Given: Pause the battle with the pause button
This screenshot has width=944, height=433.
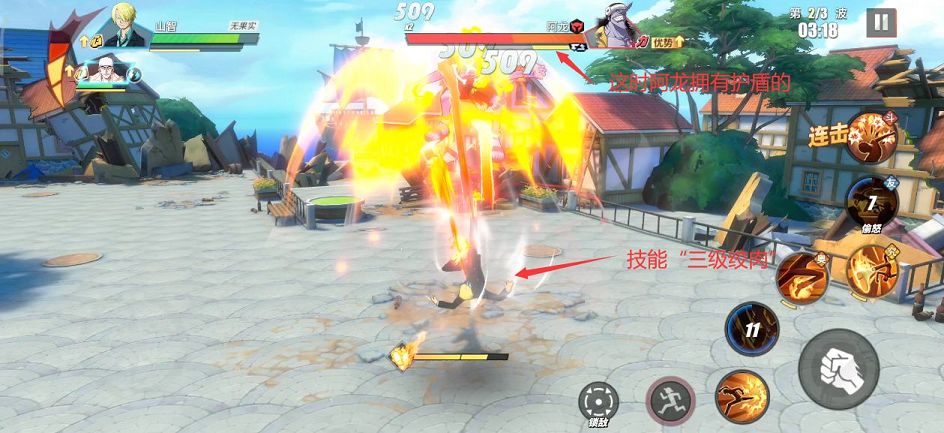Looking at the screenshot, I should (x=880, y=23).
